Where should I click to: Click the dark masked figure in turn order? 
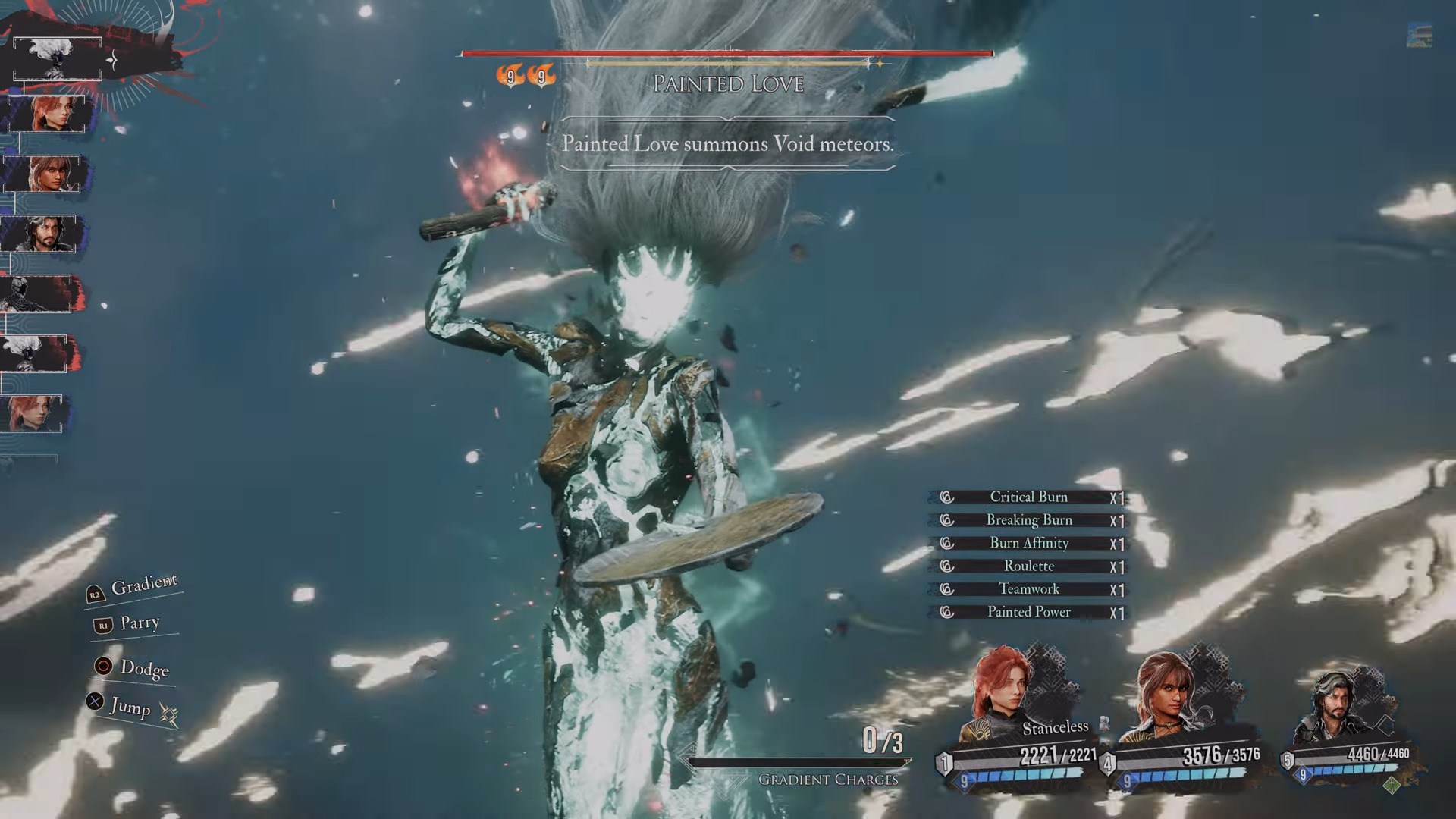36,294
